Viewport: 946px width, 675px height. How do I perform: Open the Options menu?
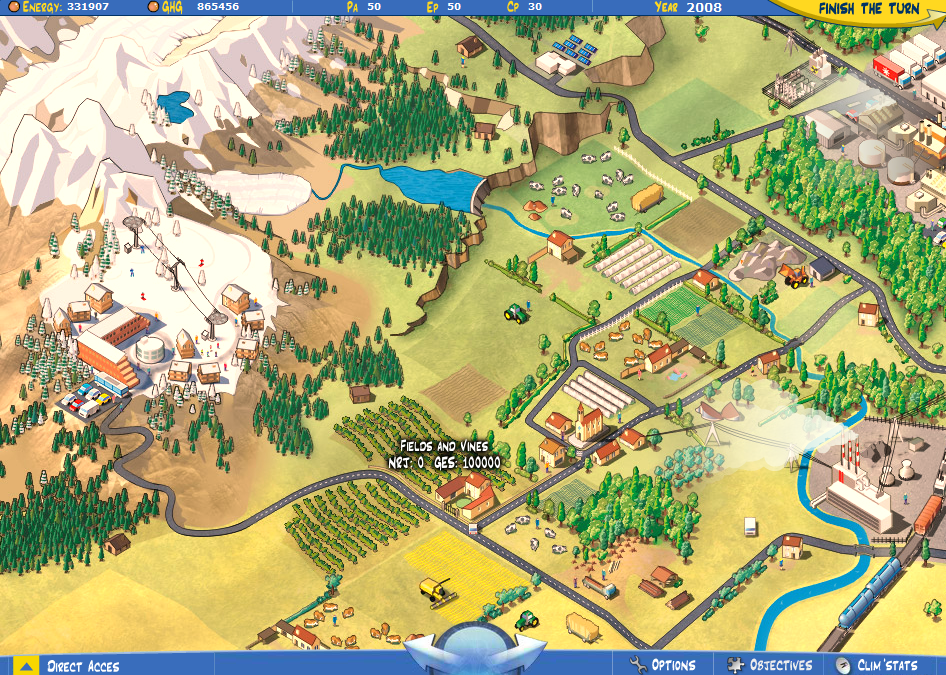pyautogui.click(x=662, y=665)
